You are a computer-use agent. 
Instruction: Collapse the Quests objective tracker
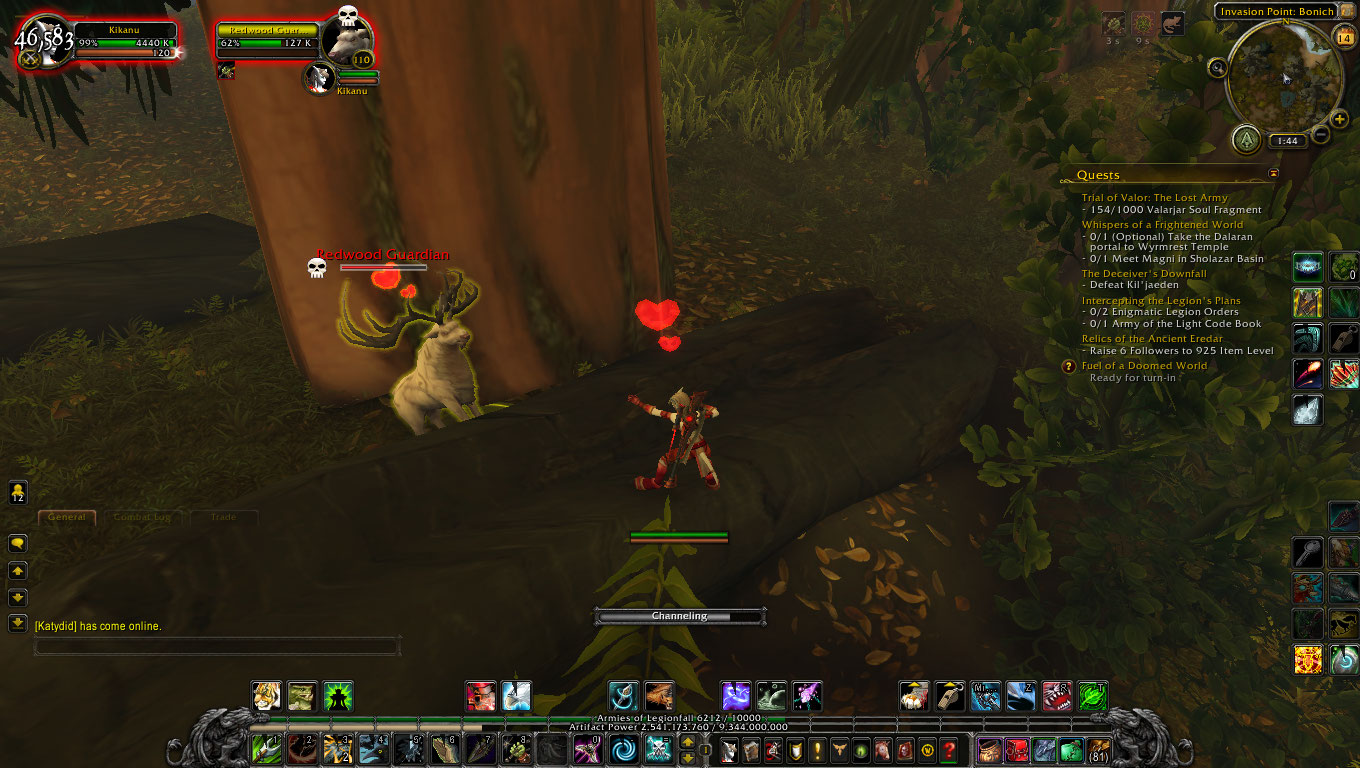click(1274, 172)
